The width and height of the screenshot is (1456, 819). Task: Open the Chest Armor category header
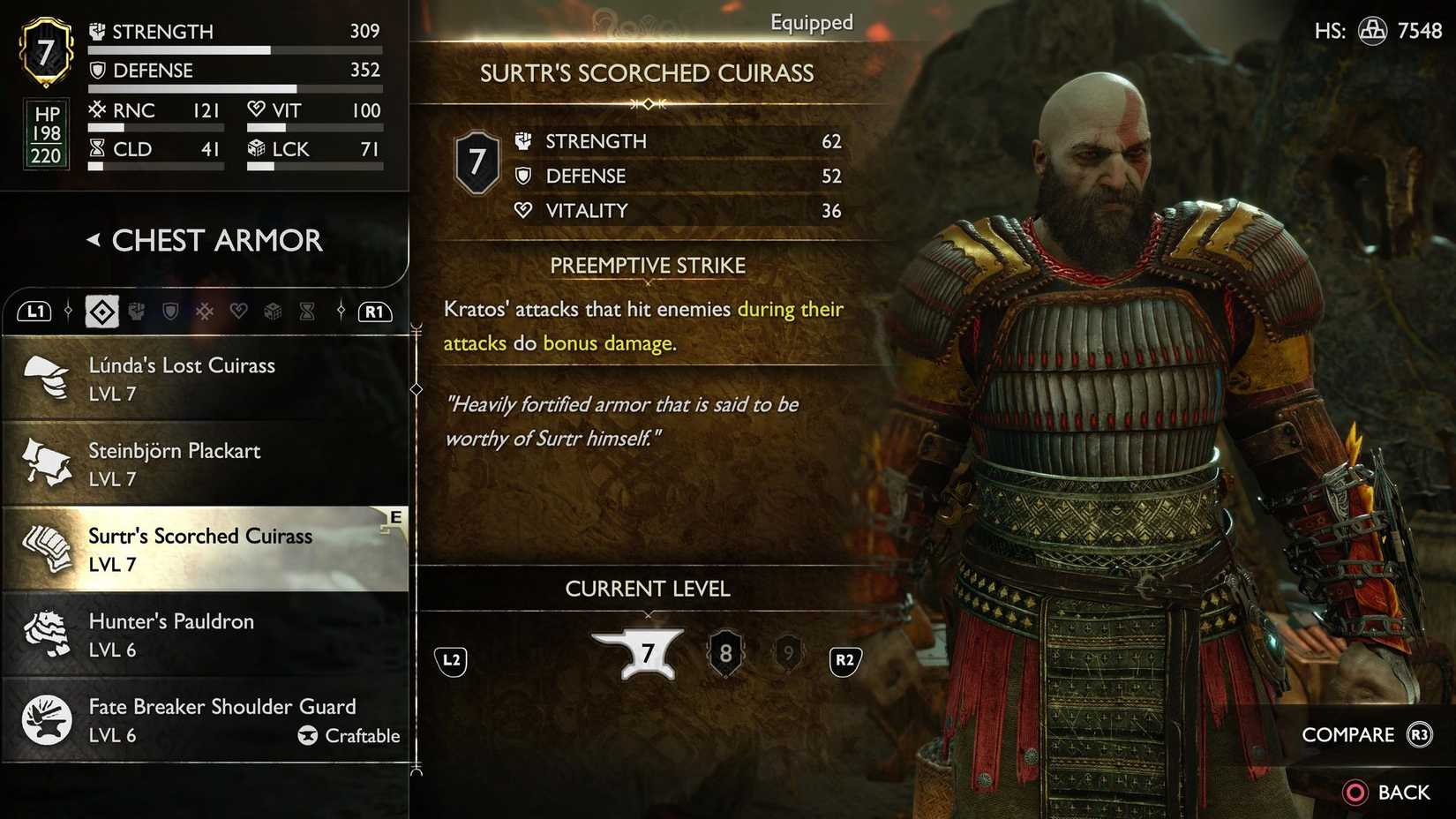214,239
